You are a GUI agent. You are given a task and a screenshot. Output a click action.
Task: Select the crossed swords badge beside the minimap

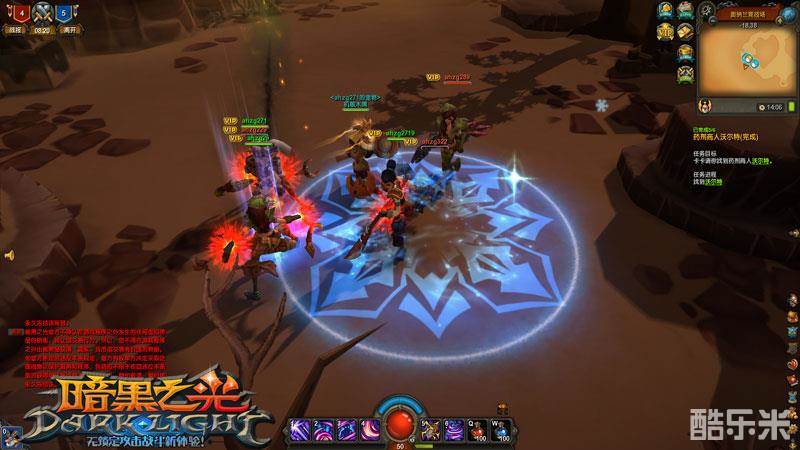685,72
